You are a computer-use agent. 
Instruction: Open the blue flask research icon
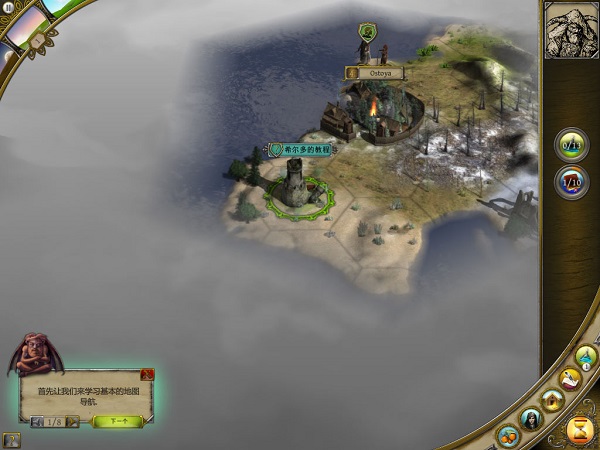(x=586, y=357)
